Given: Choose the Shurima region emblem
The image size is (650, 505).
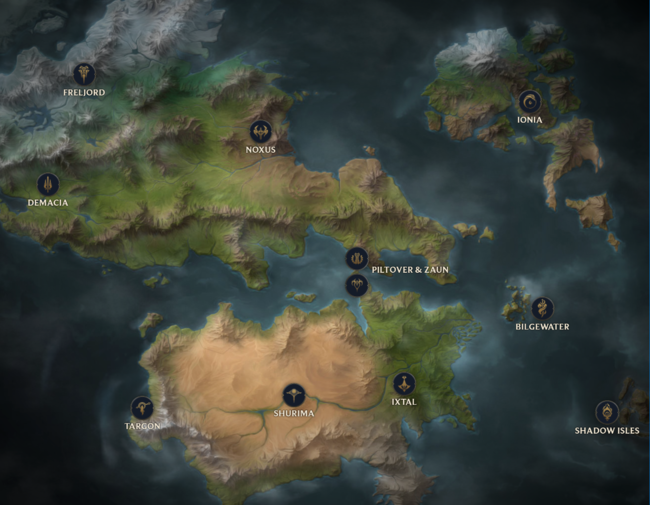Looking at the screenshot, I should 293,394.
